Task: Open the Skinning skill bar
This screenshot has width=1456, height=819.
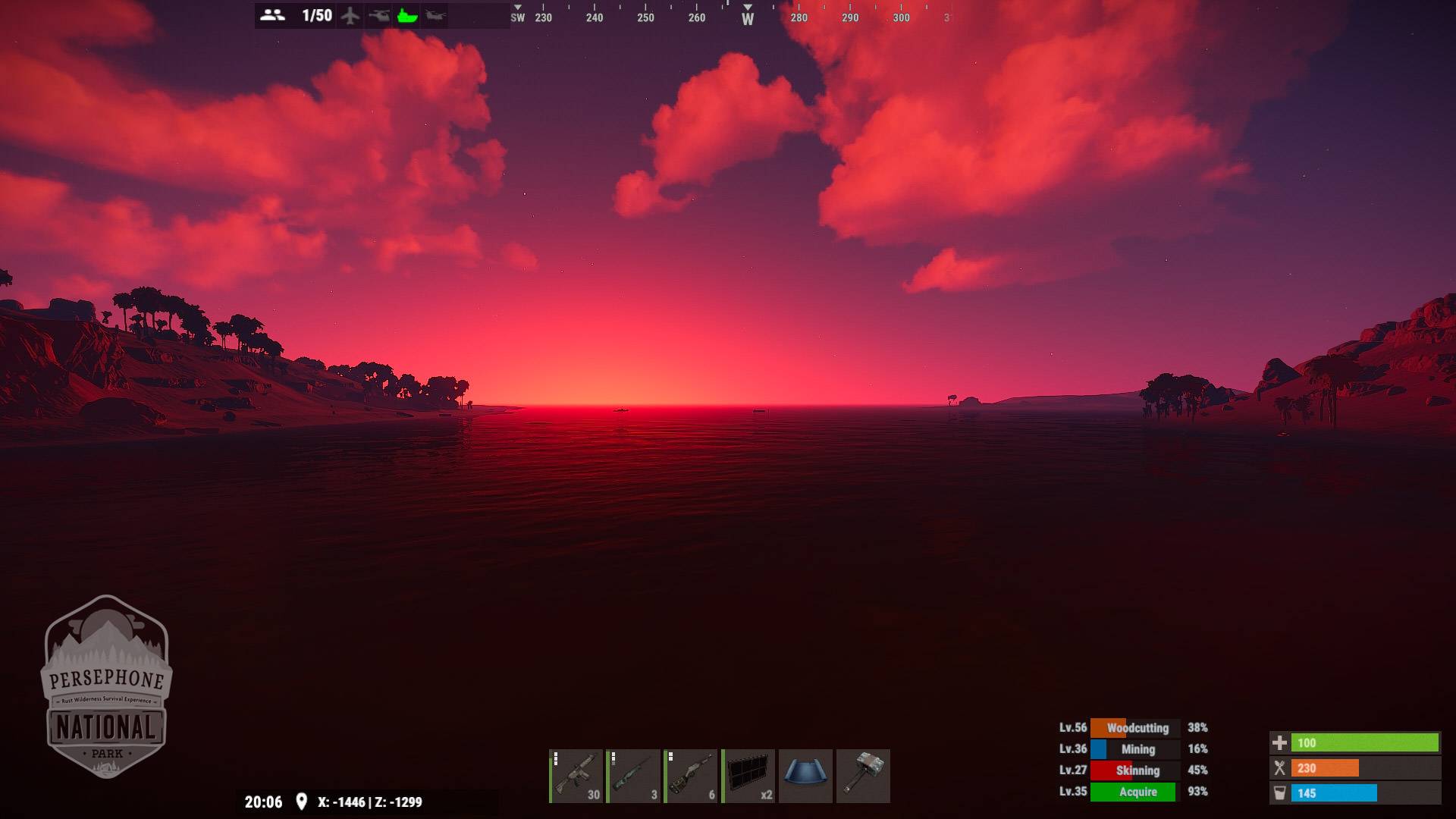Action: pos(1134,770)
